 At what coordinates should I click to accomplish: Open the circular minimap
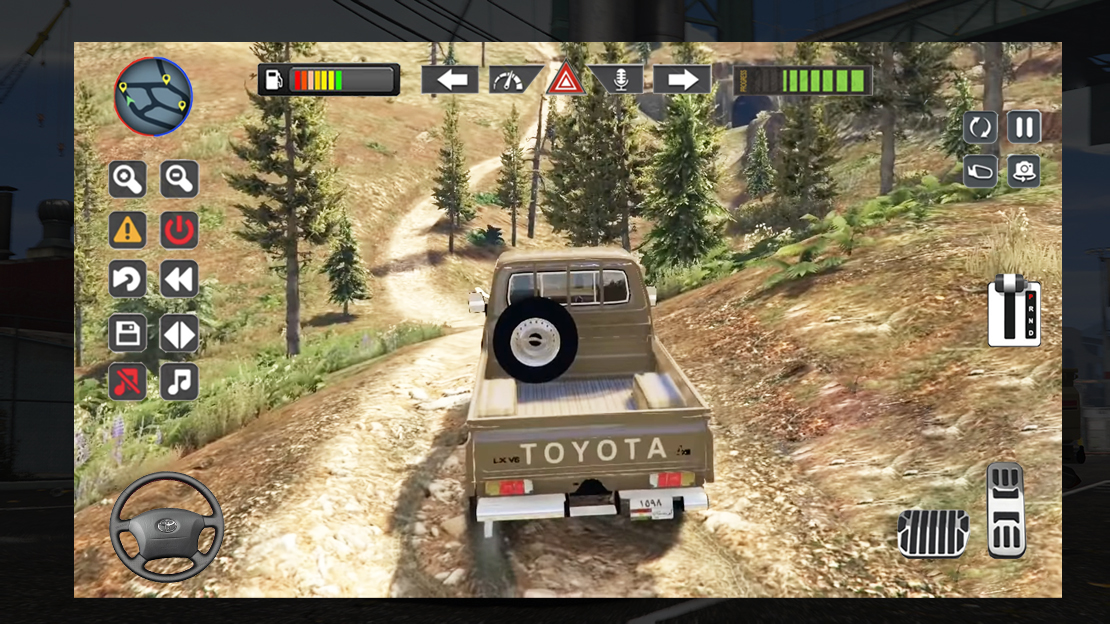coord(153,97)
